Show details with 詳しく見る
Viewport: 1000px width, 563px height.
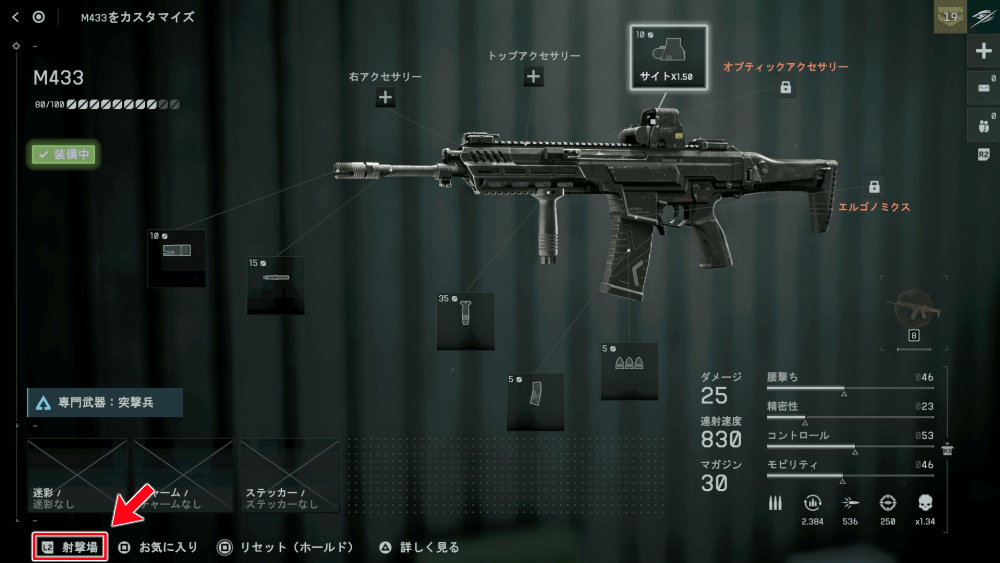[x=419, y=547]
